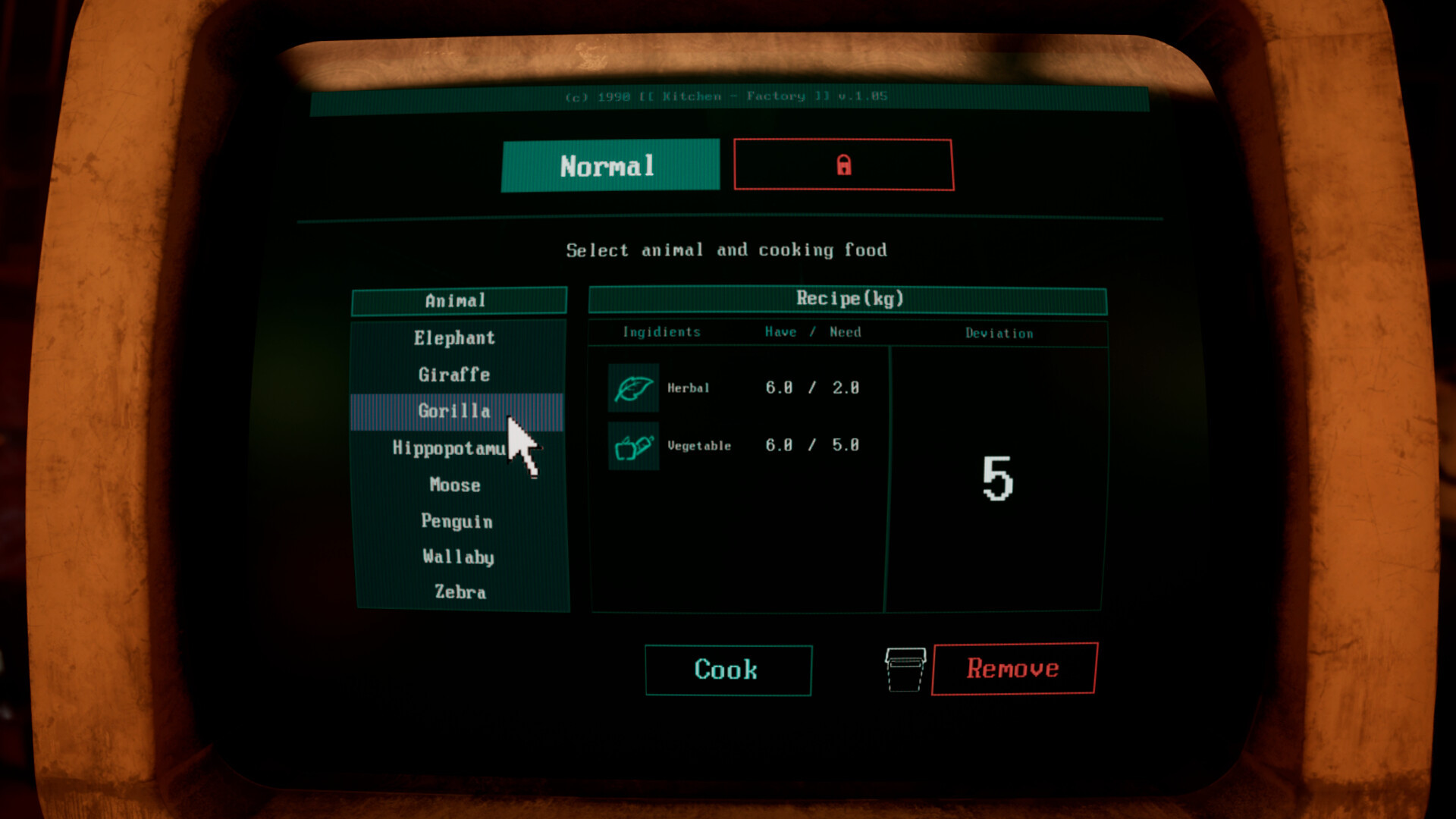Select the Hippopotamus row
1456x819 pixels.
coord(449,448)
